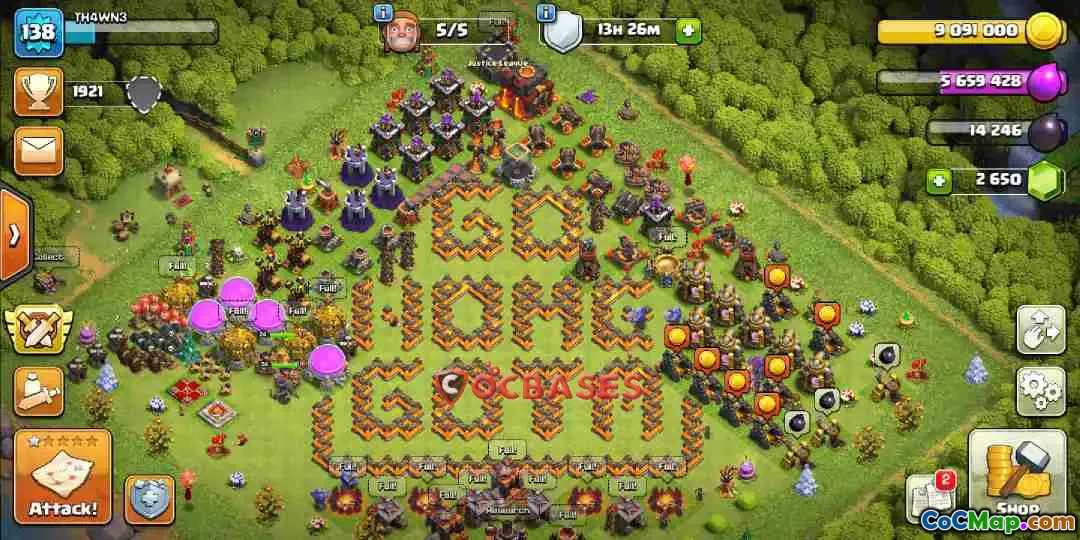Add shield time with green plus

[x=688, y=31]
